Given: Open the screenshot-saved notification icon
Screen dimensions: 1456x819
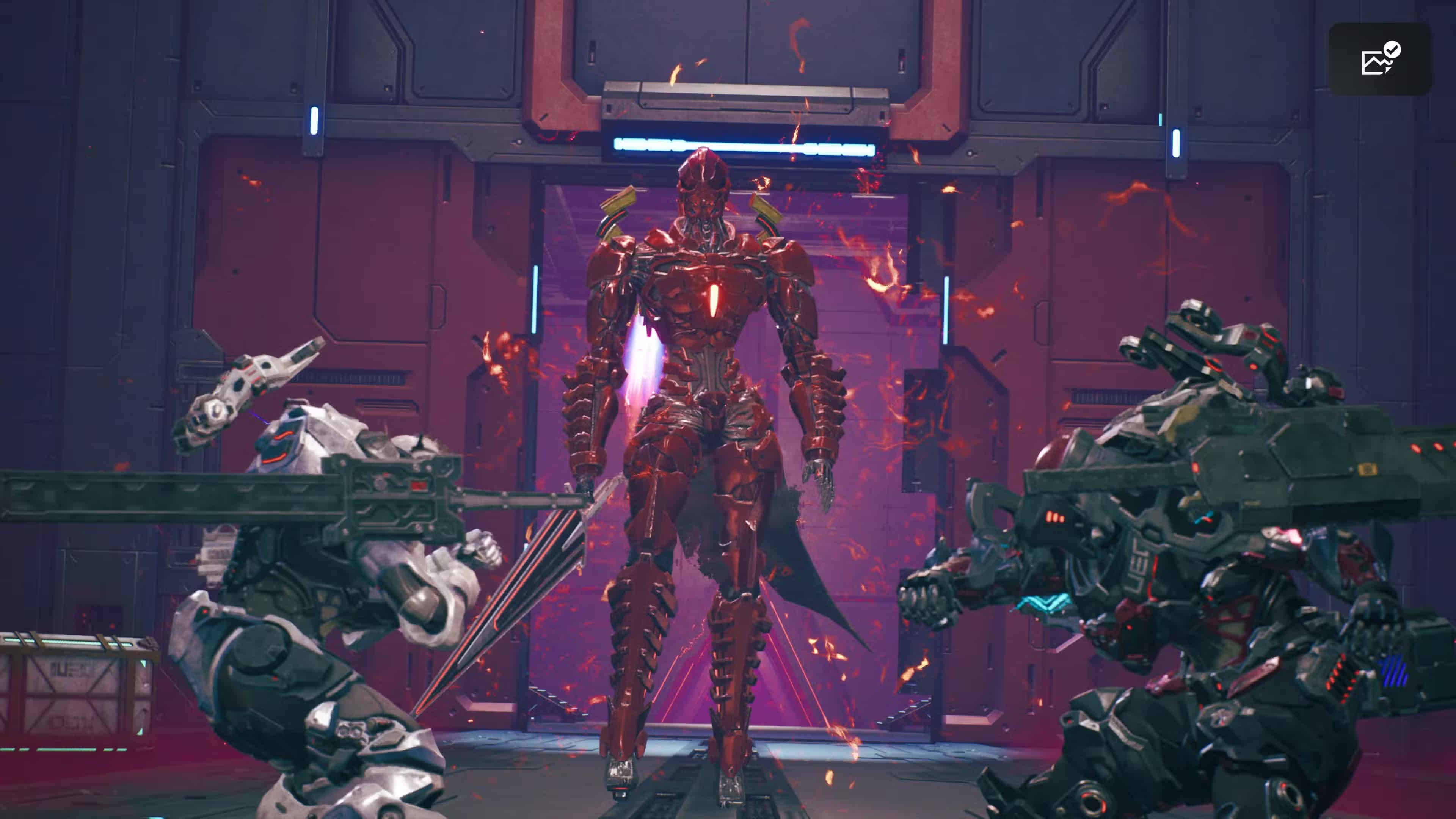Looking at the screenshot, I should point(1379,59).
